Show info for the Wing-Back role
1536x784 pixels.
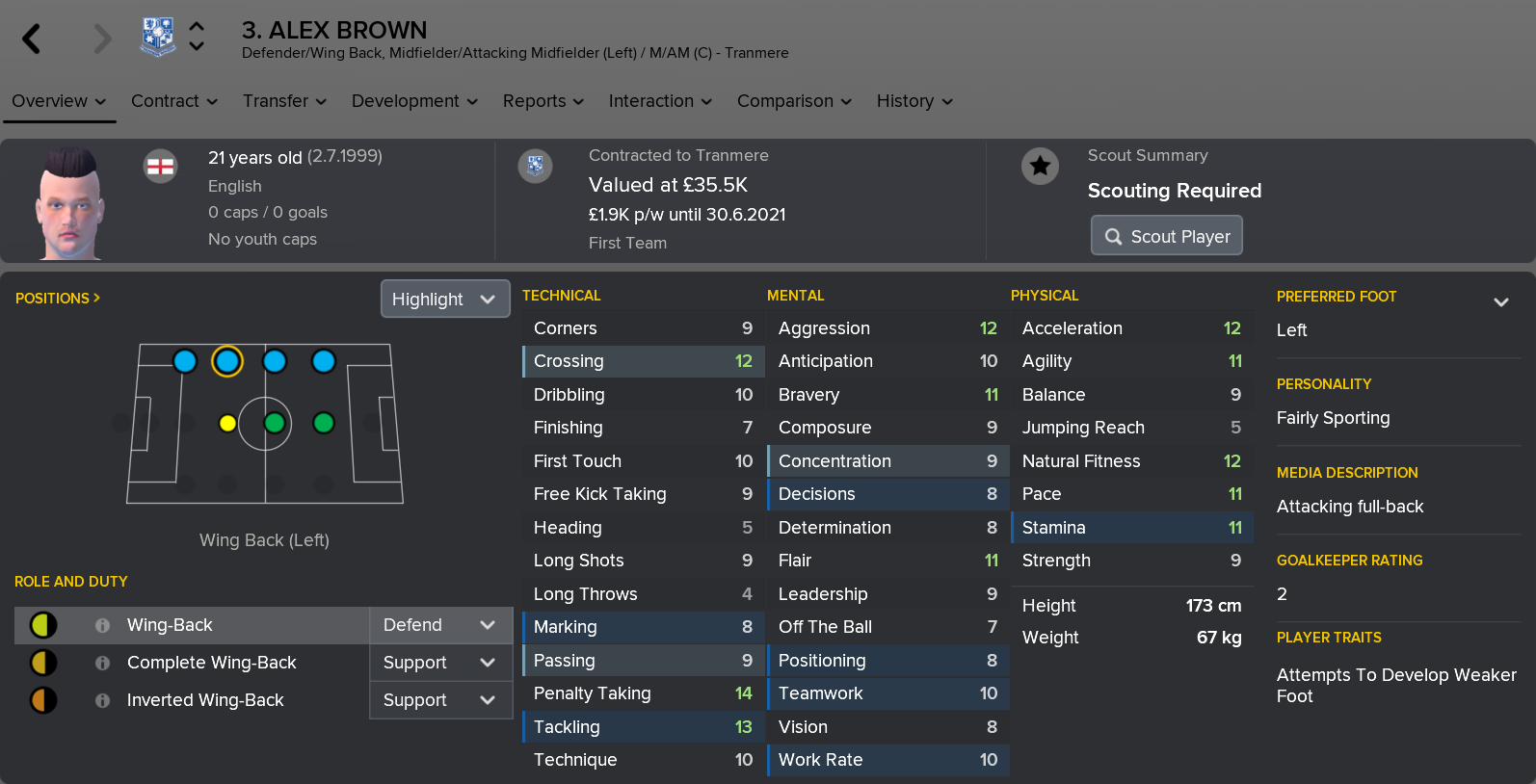[x=102, y=625]
